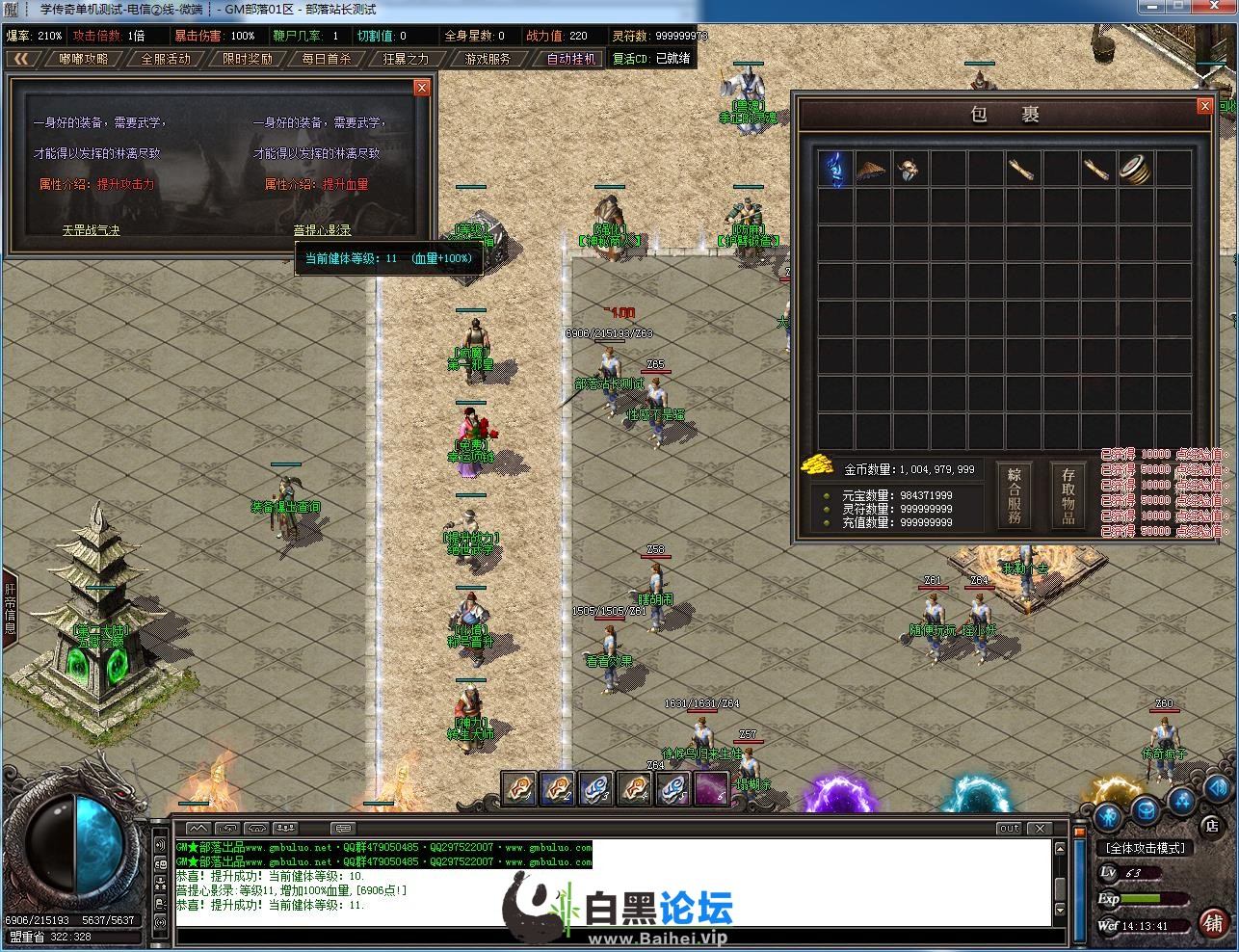Open the 全服活动 events menu
1239x952 pixels.
click(x=166, y=59)
